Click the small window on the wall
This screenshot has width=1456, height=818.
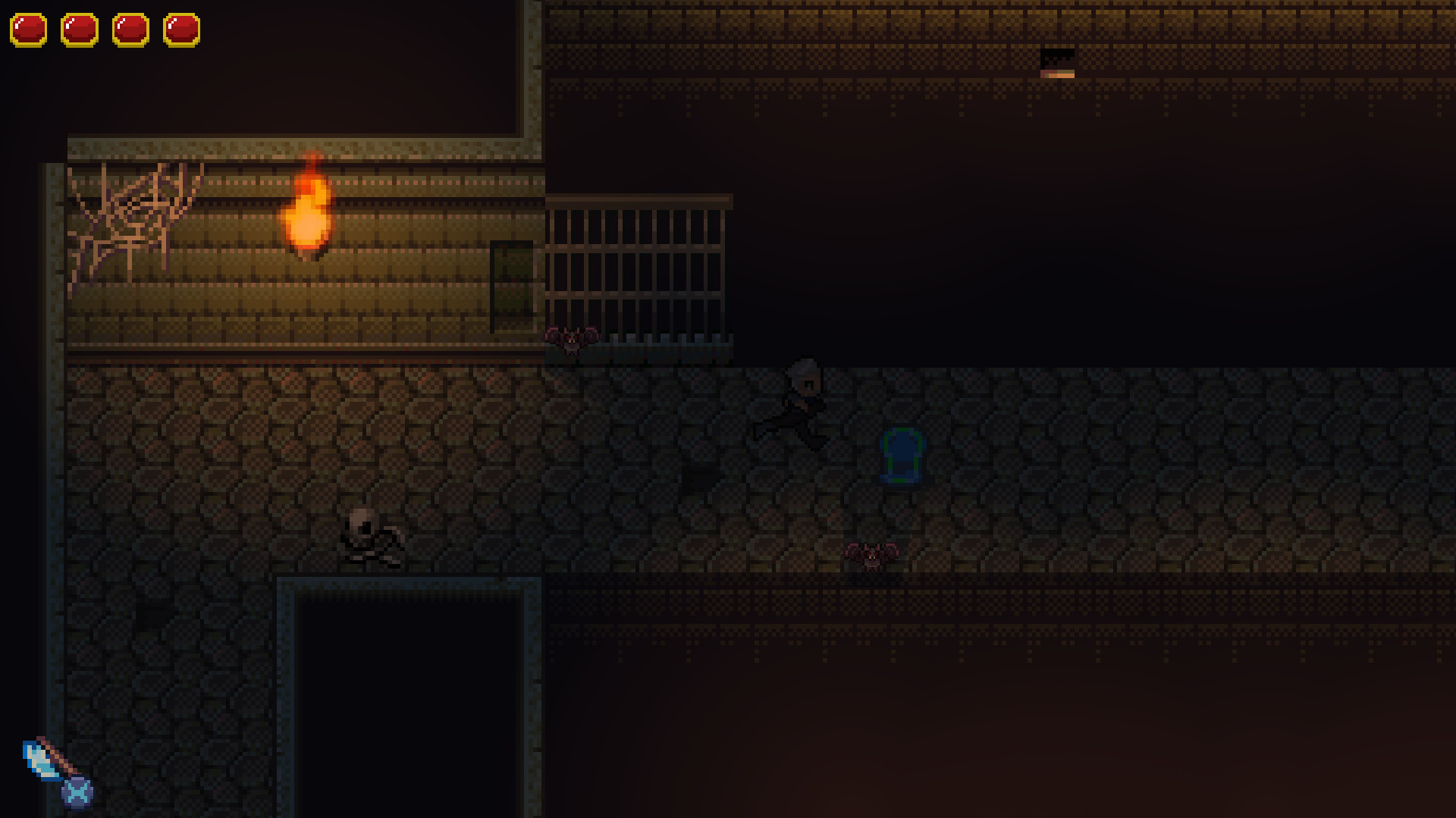tap(512, 288)
